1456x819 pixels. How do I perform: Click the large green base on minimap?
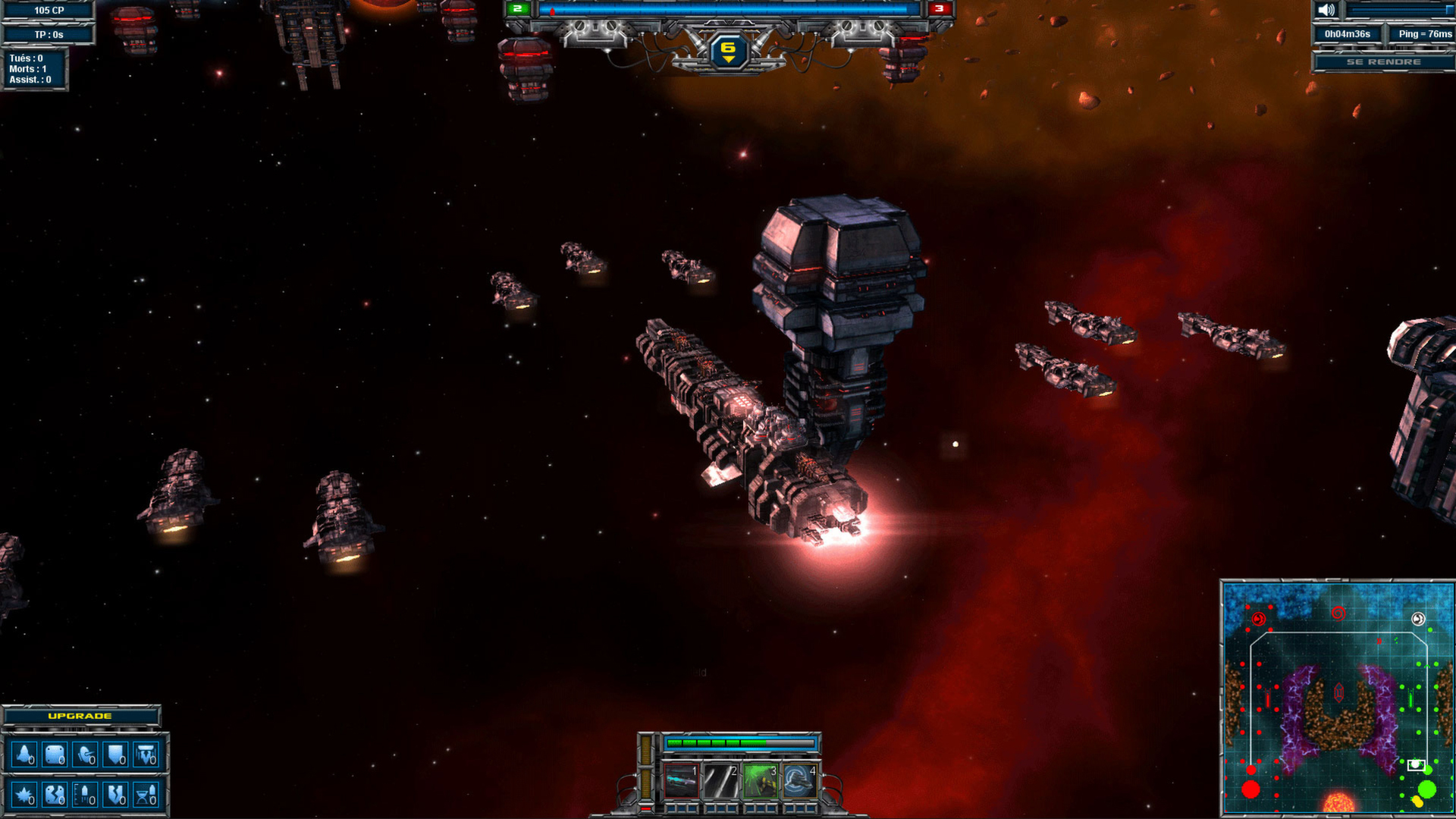click(1426, 789)
